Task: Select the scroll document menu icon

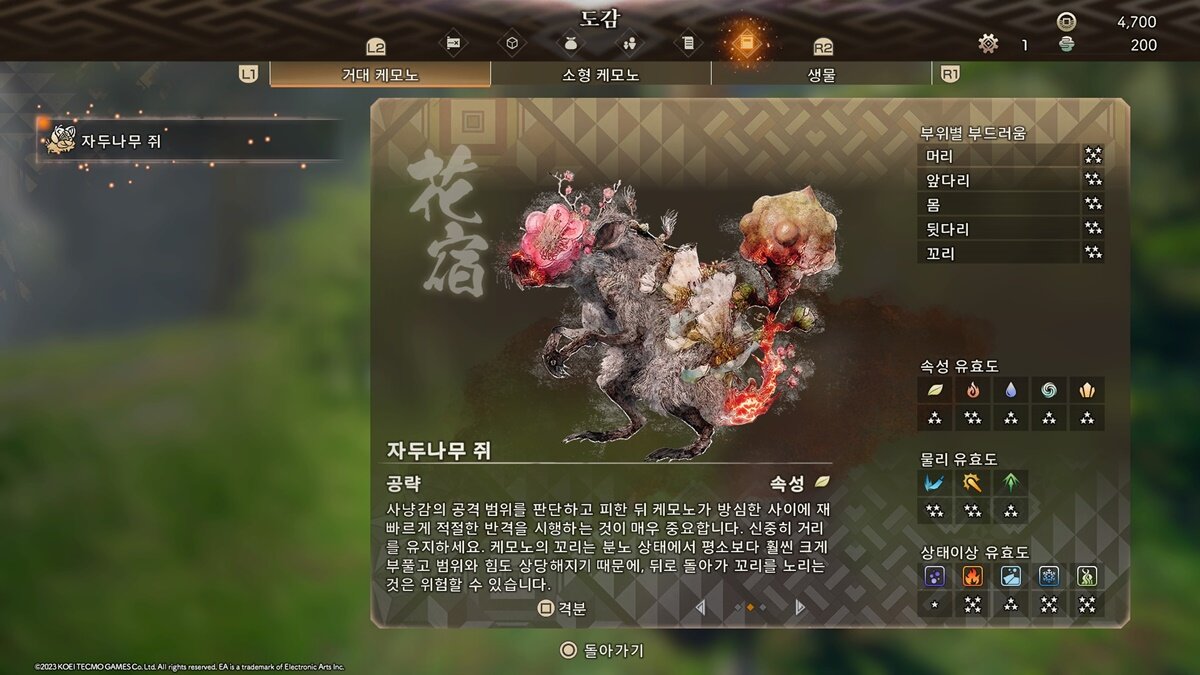Action: click(688, 43)
